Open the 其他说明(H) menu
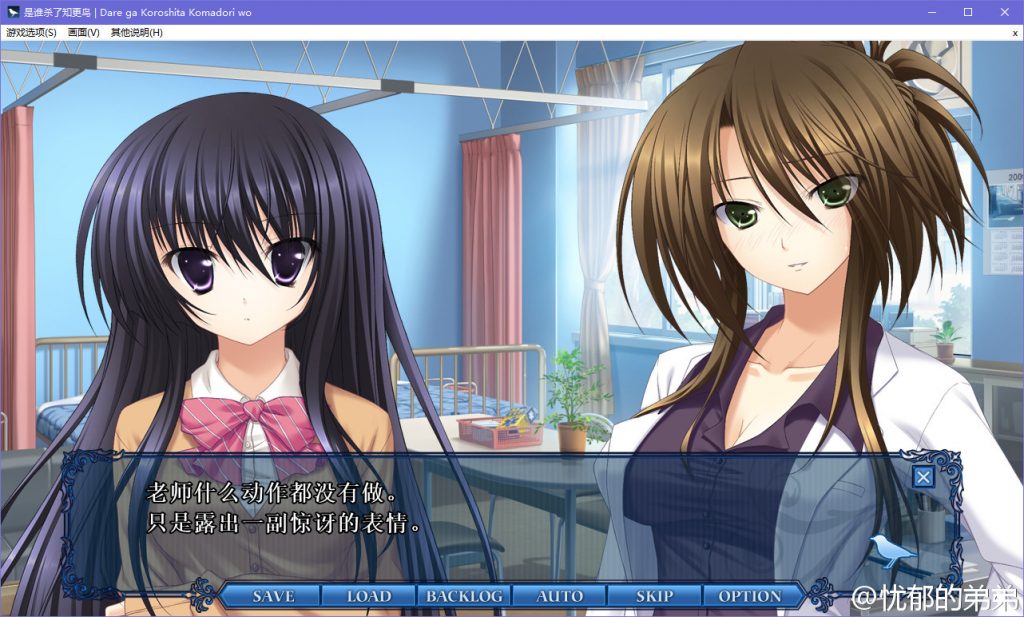Image resolution: width=1024 pixels, height=617 pixels. point(137,32)
